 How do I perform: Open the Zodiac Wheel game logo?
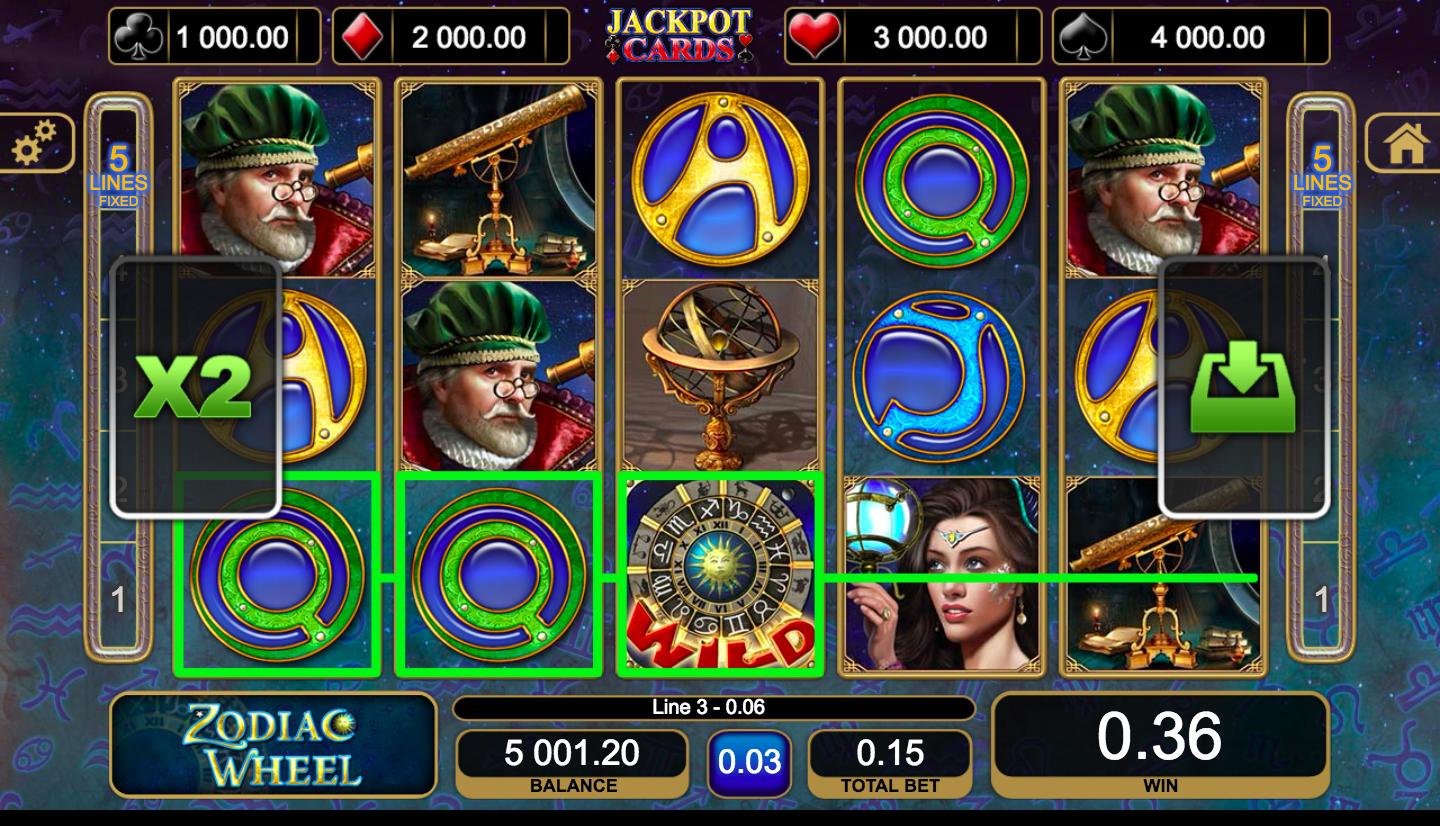272,745
